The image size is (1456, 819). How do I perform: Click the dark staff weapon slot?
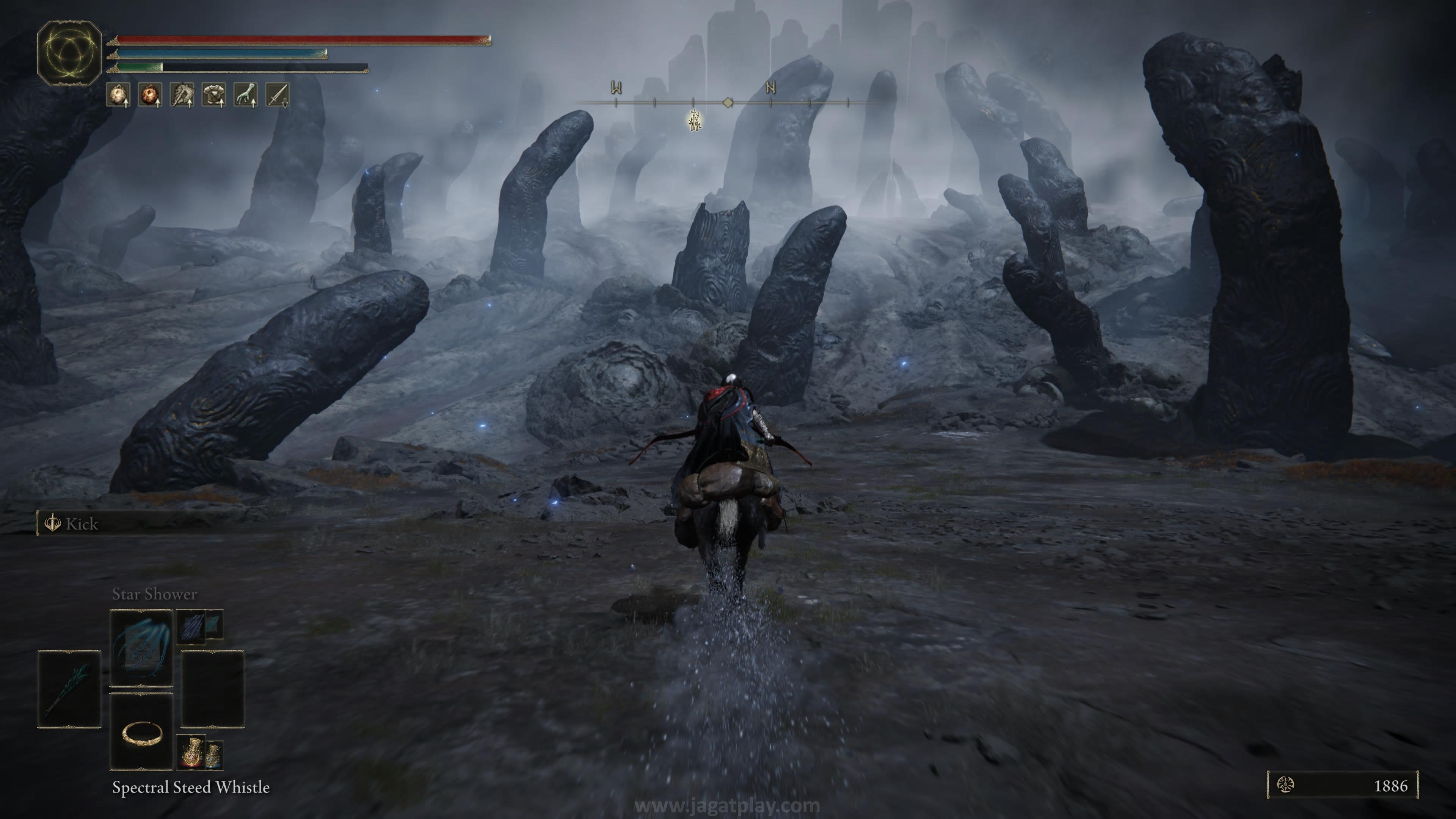pyautogui.click(x=69, y=689)
